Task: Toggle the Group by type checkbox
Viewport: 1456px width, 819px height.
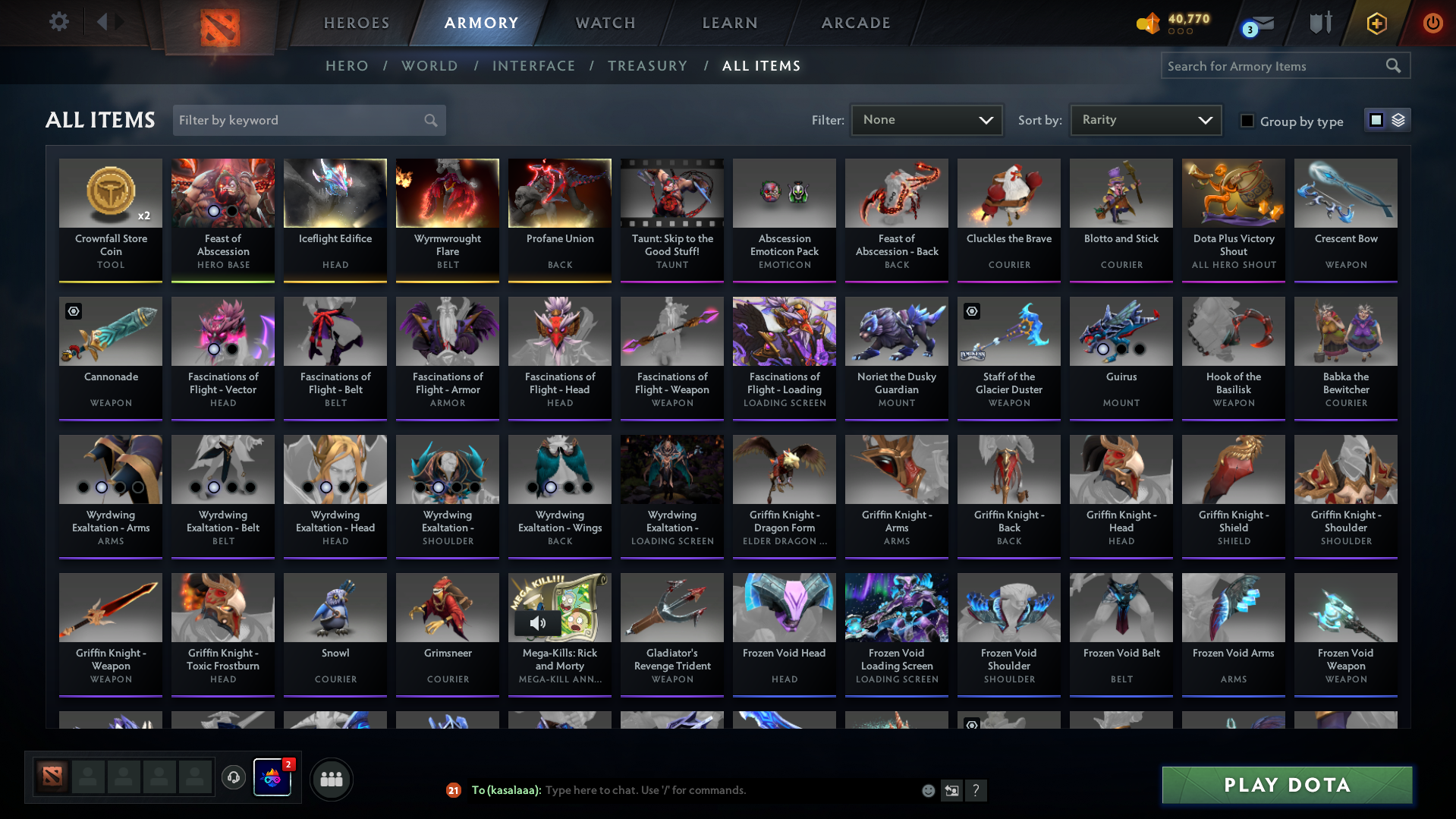Action: coord(1247,120)
